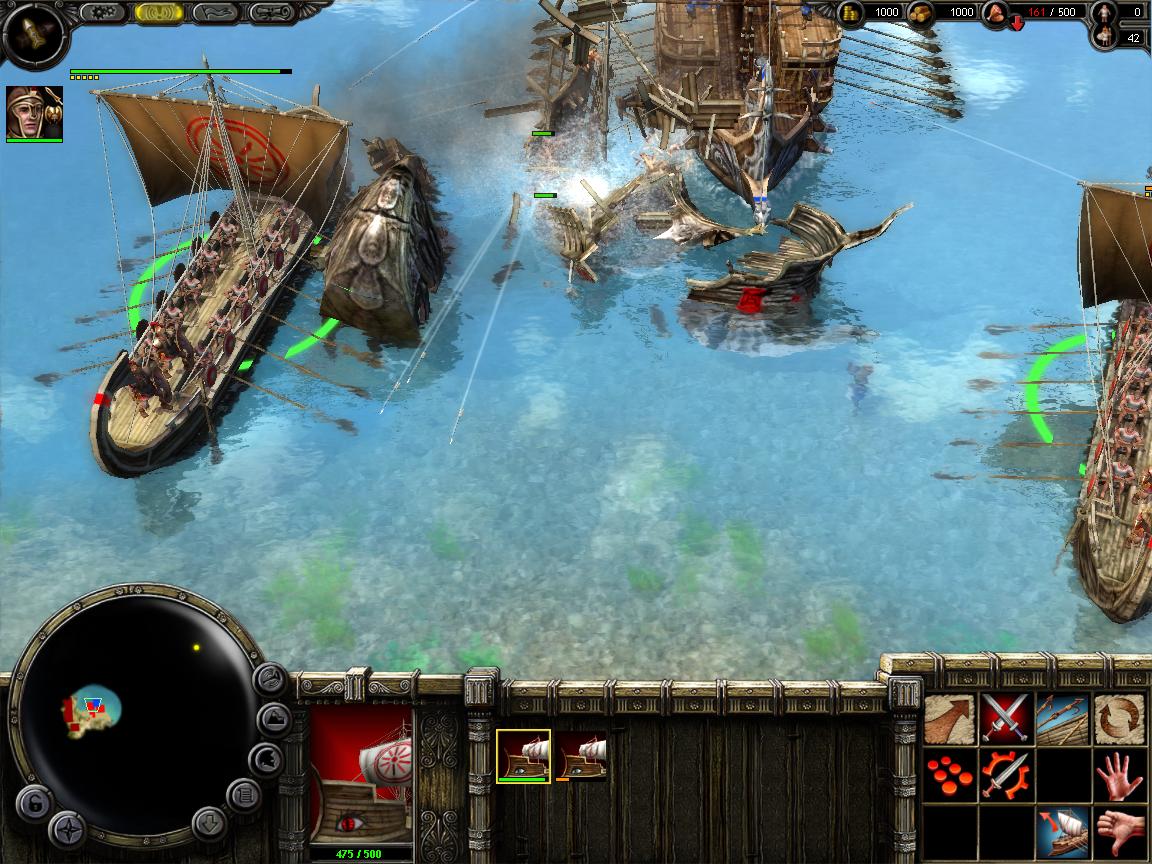Open the scroll-shaped top bar button
The image size is (1152, 864).
click(x=272, y=13)
